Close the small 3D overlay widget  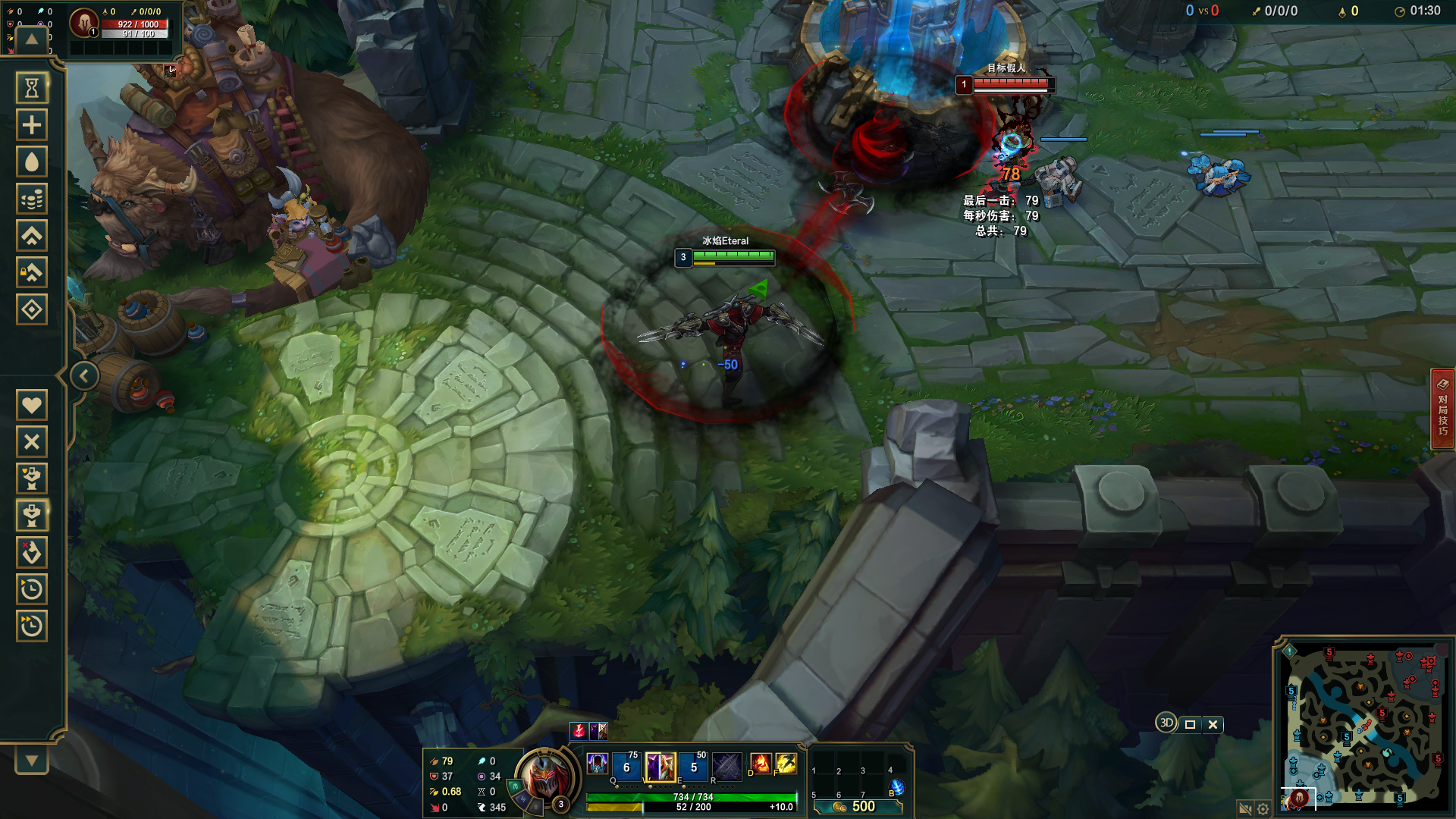[x=1213, y=724]
